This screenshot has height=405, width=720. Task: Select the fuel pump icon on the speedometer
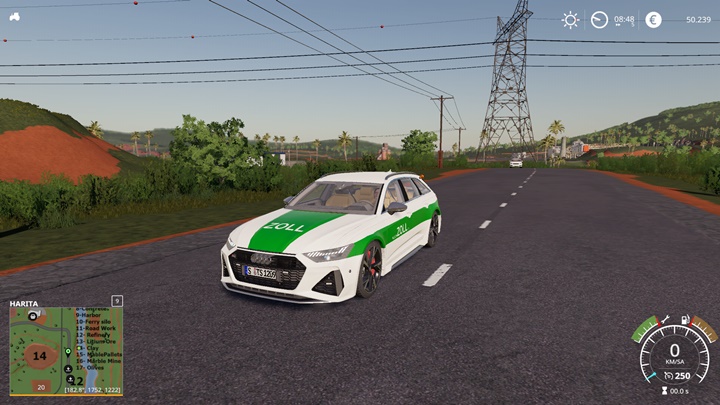click(x=685, y=320)
